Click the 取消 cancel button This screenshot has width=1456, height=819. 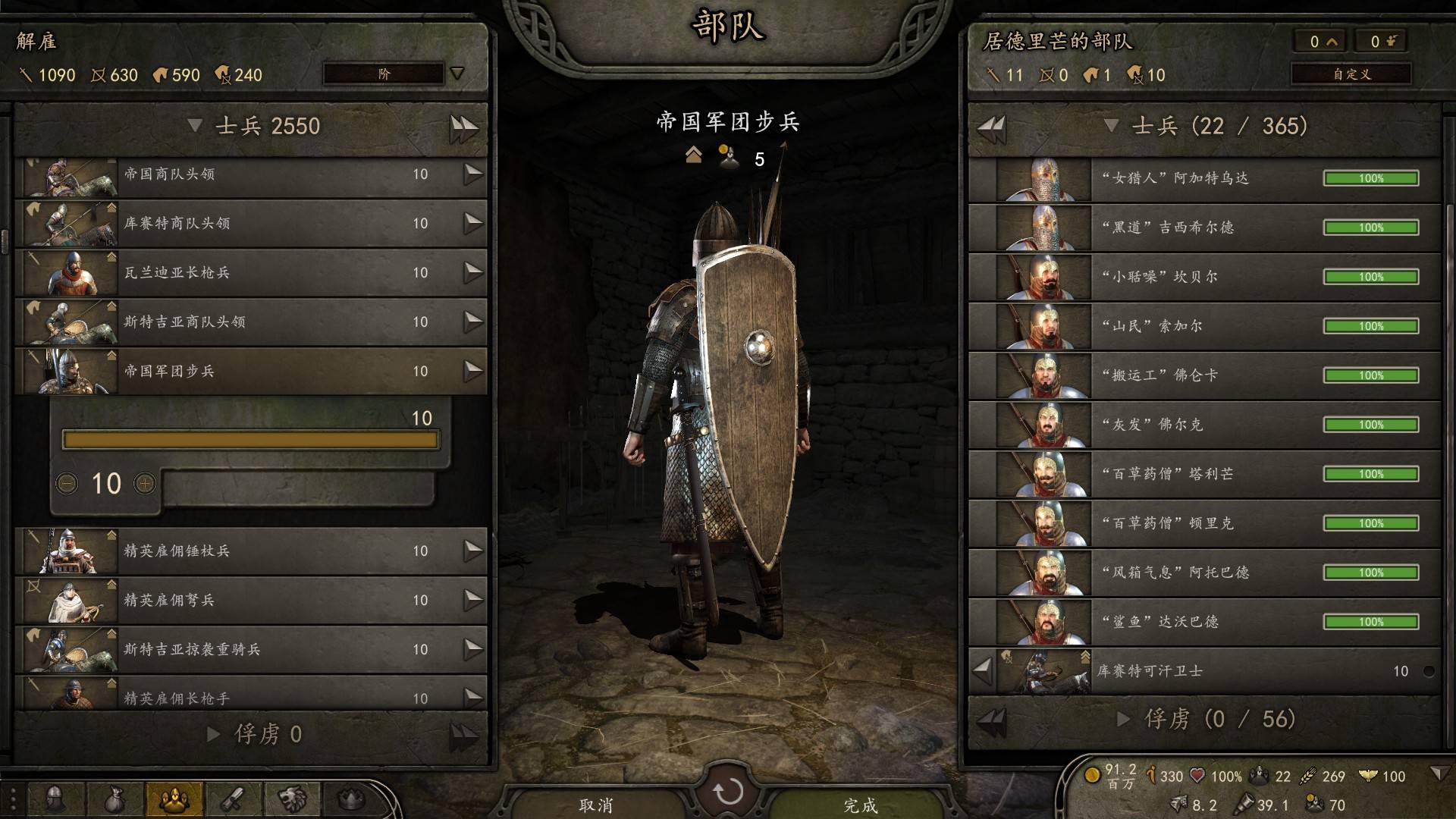pyautogui.click(x=596, y=804)
